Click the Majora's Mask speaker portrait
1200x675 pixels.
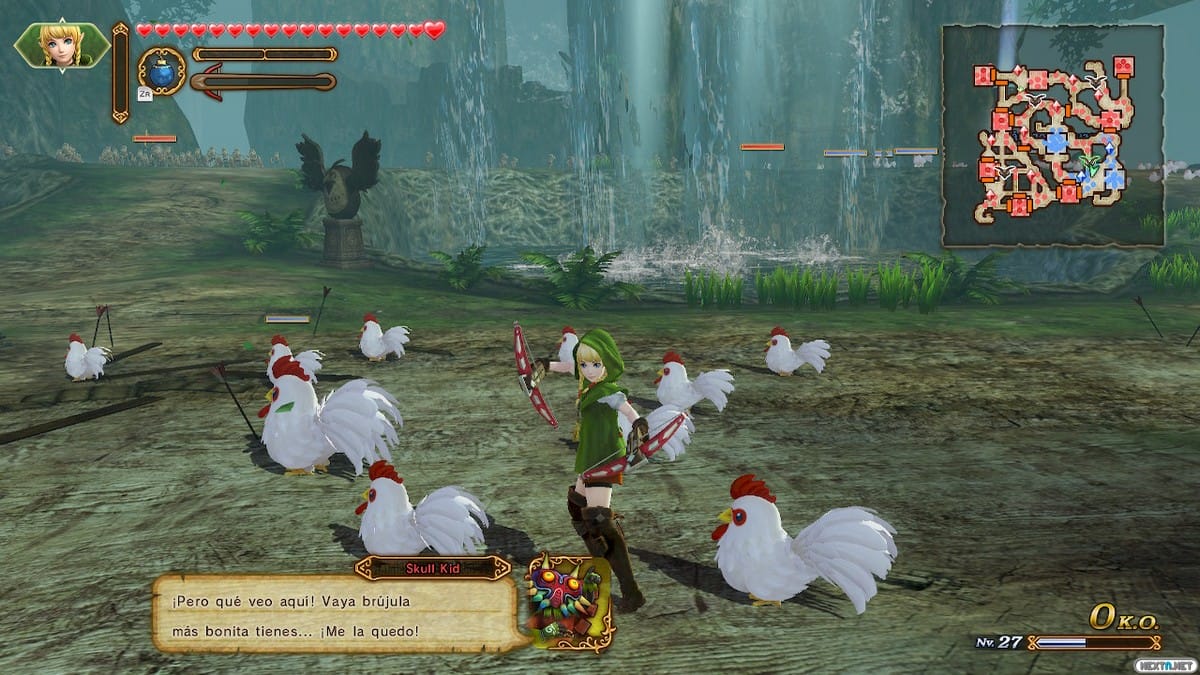pyautogui.click(x=569, y=602)
